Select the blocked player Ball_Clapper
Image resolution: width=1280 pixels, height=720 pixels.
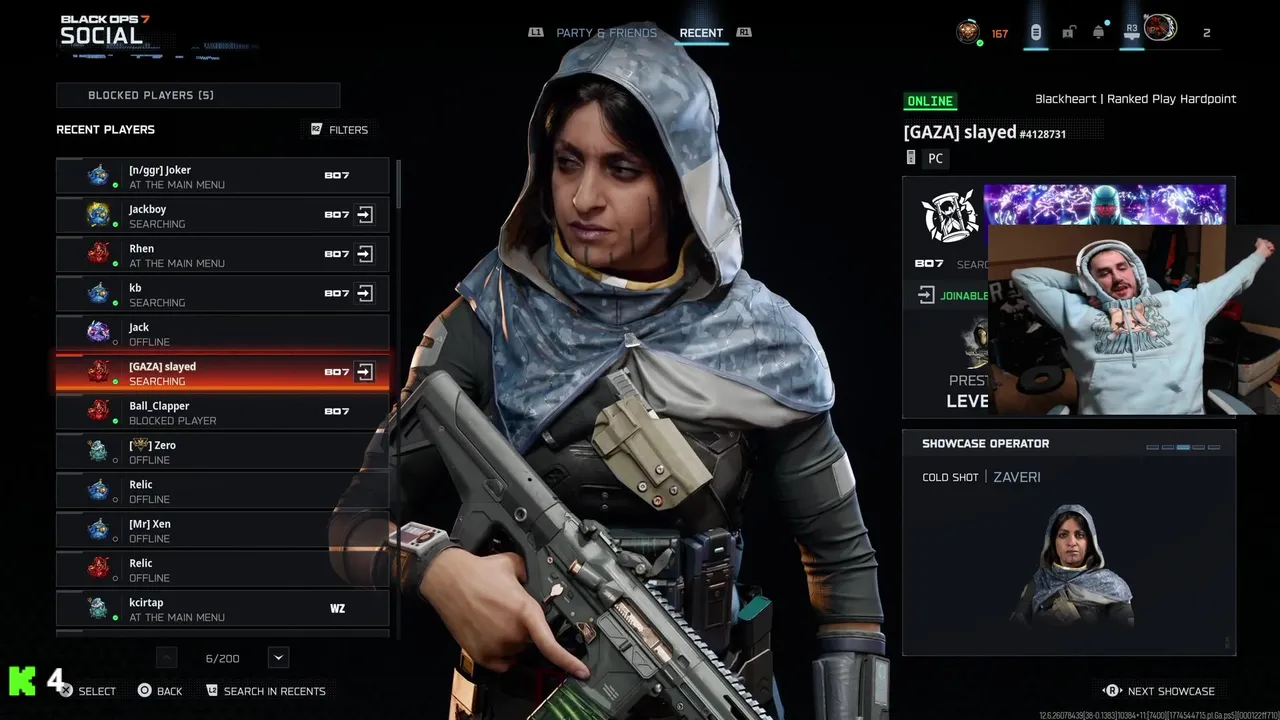[x=222, y=412]
